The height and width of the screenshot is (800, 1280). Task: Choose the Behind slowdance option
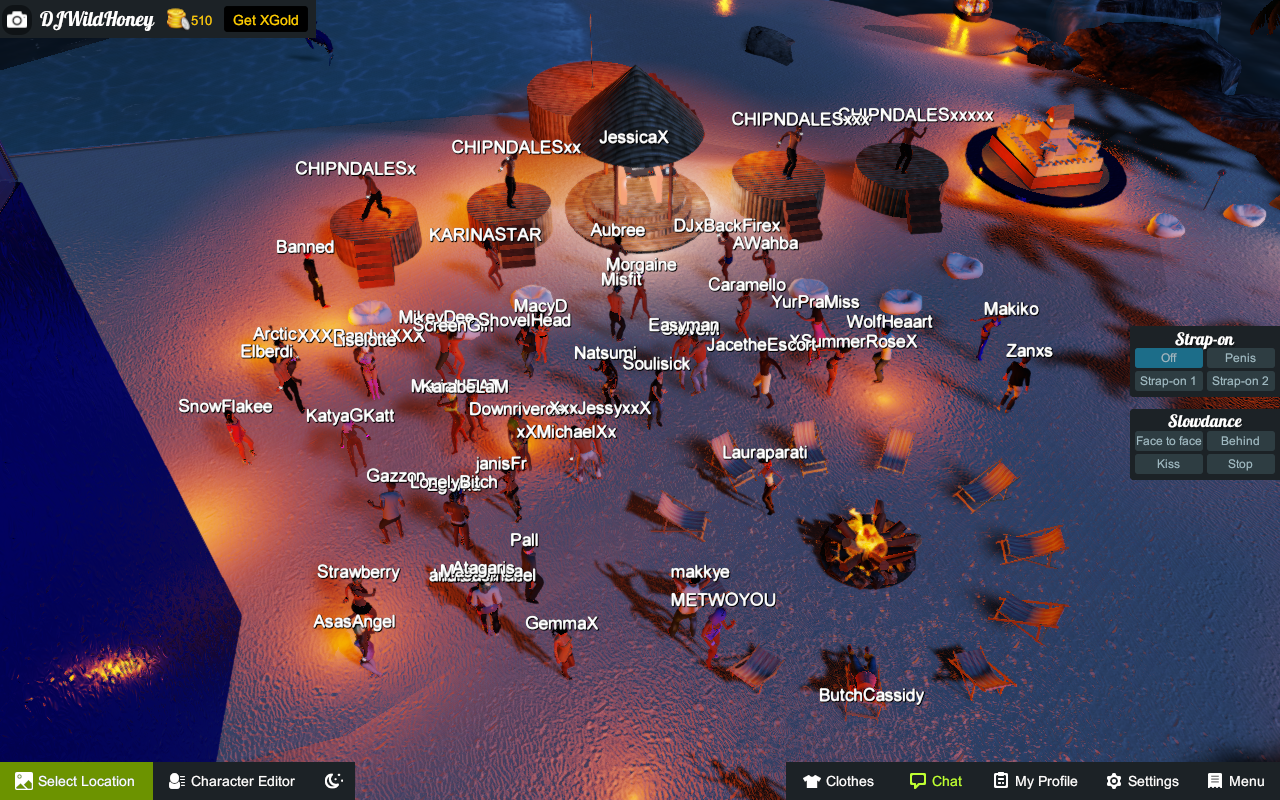coord(1240,441)
